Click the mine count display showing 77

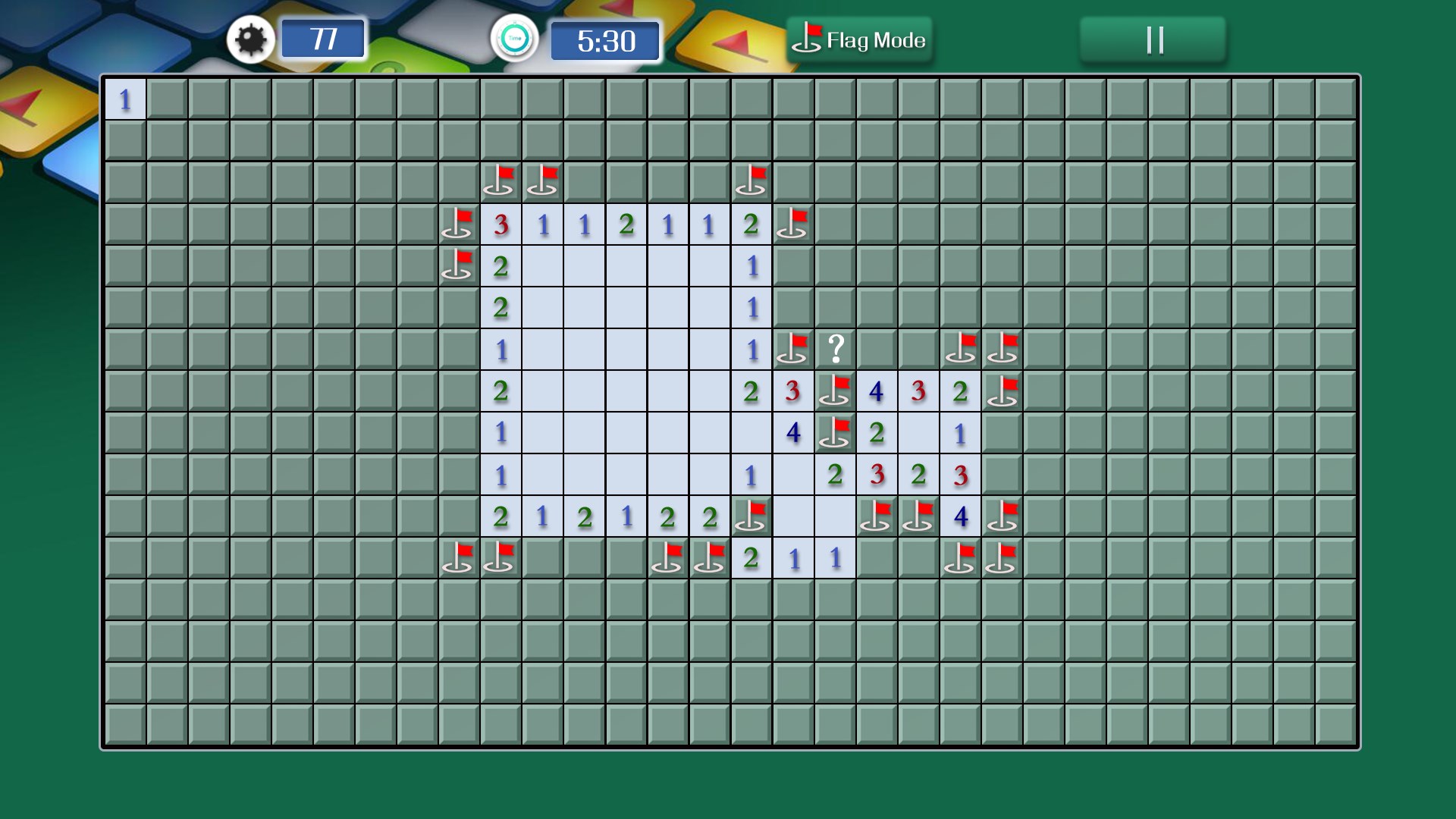323,39
